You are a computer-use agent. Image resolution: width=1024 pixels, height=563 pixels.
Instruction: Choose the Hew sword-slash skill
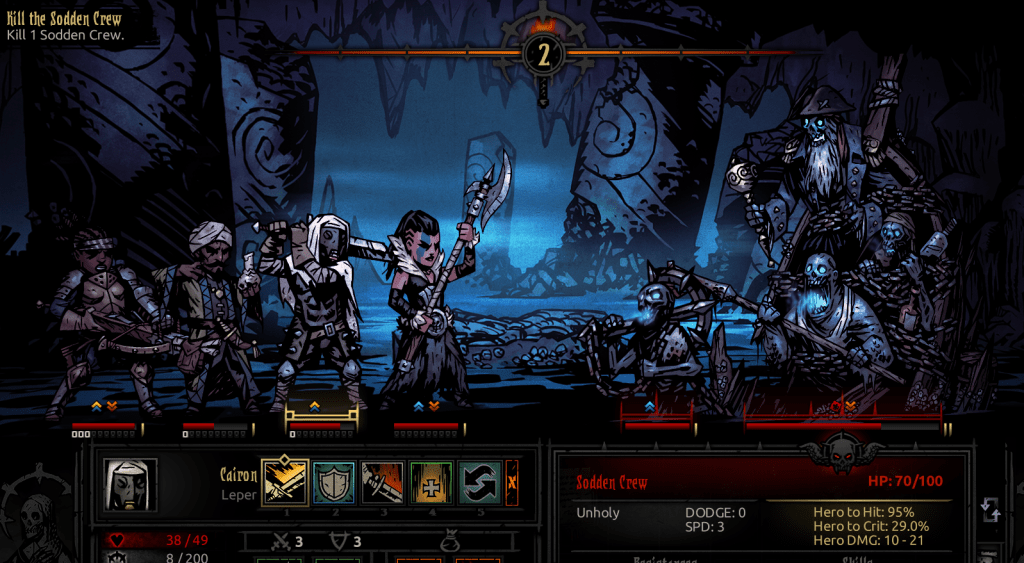pyautogui.click(x=383, y=483)
